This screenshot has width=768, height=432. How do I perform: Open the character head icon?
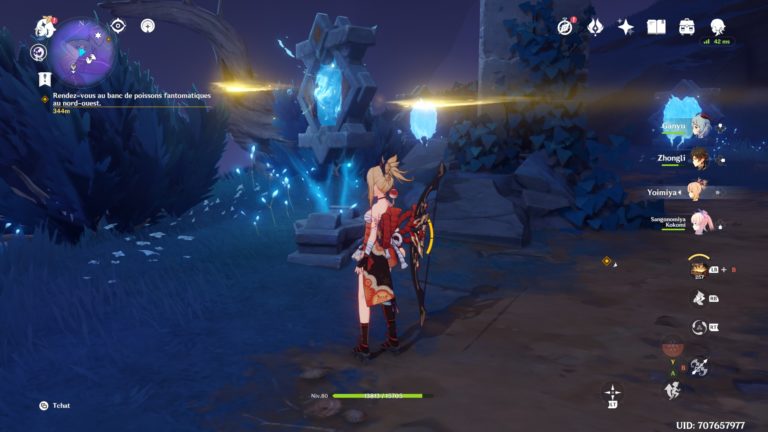click(718, 27)
